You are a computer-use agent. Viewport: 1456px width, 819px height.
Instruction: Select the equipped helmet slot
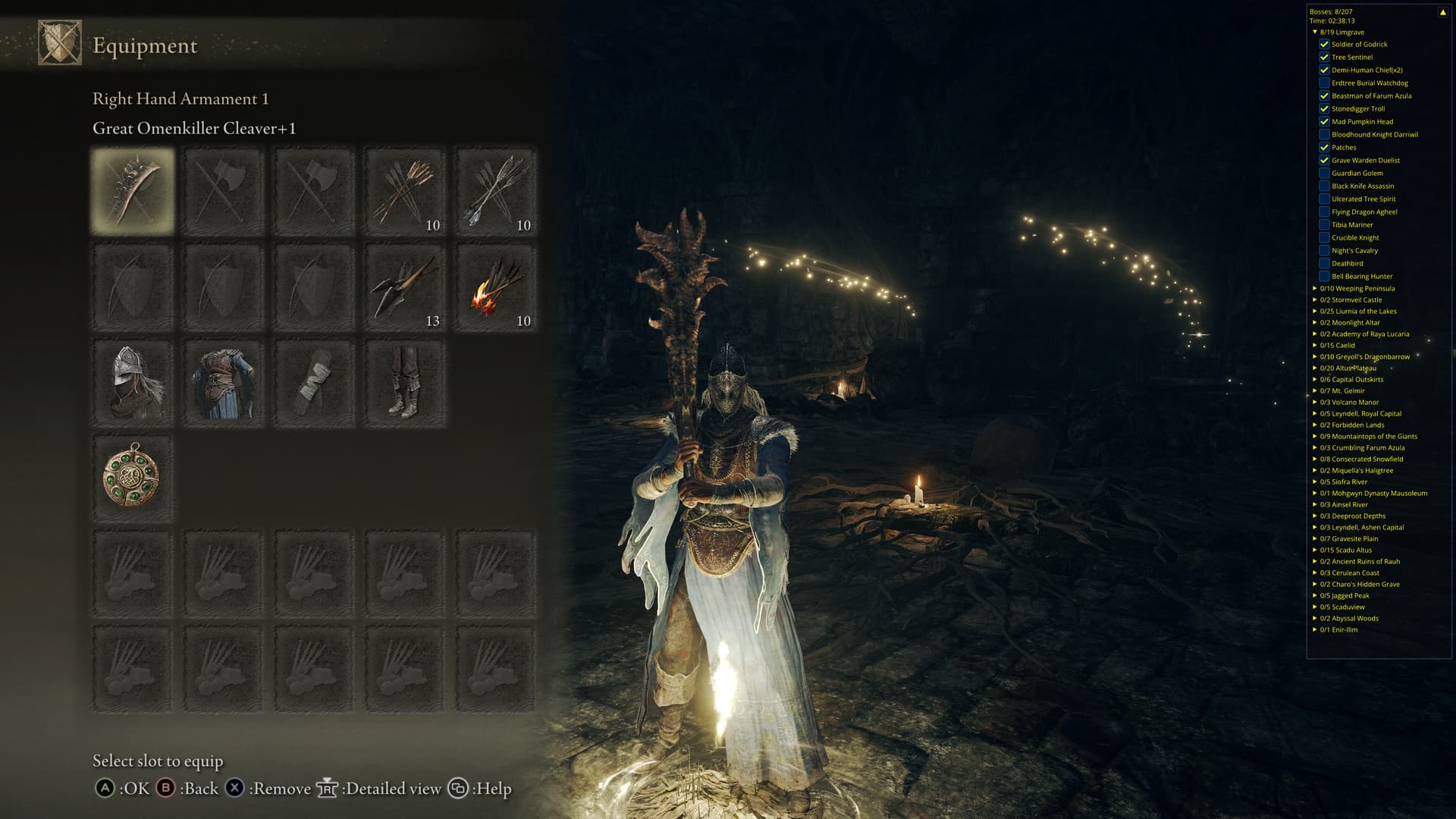[133, 383]
